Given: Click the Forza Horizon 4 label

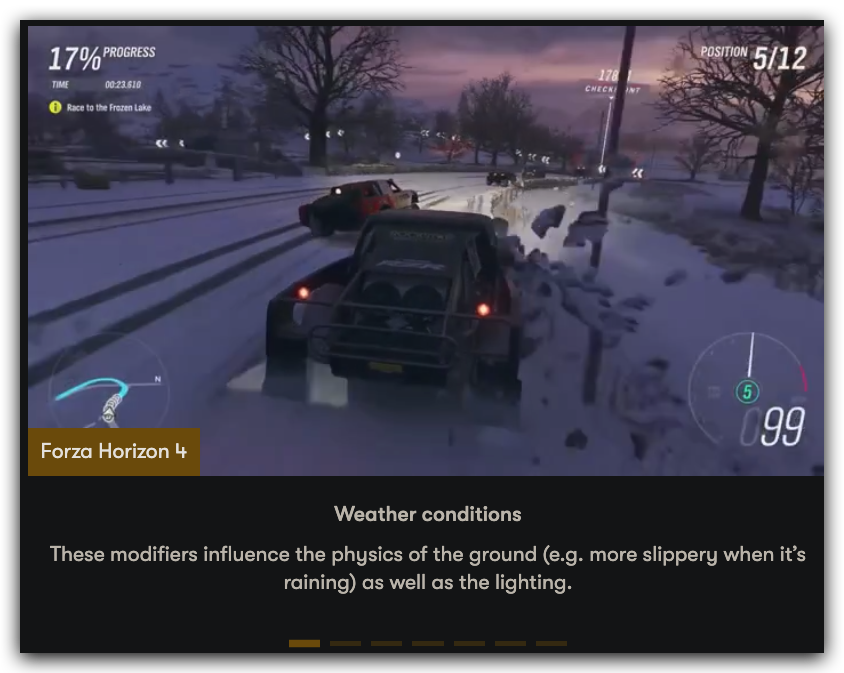Looking at the screenshot, I should pos(114,451).
